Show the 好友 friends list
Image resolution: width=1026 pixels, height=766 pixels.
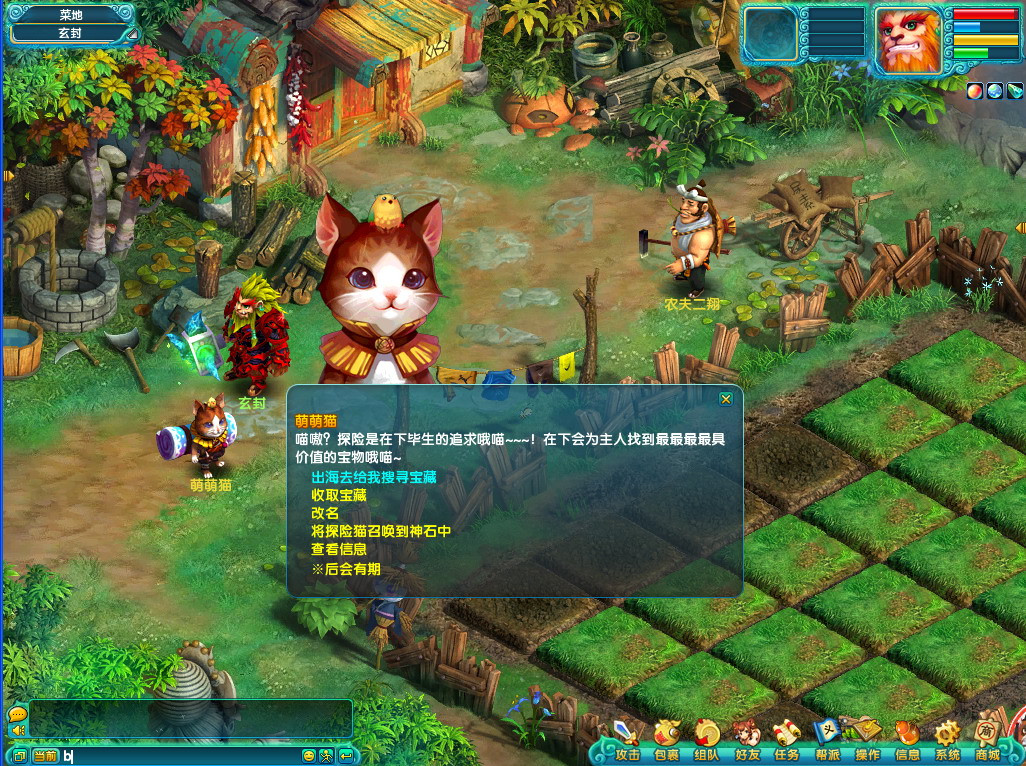point(746,741)
